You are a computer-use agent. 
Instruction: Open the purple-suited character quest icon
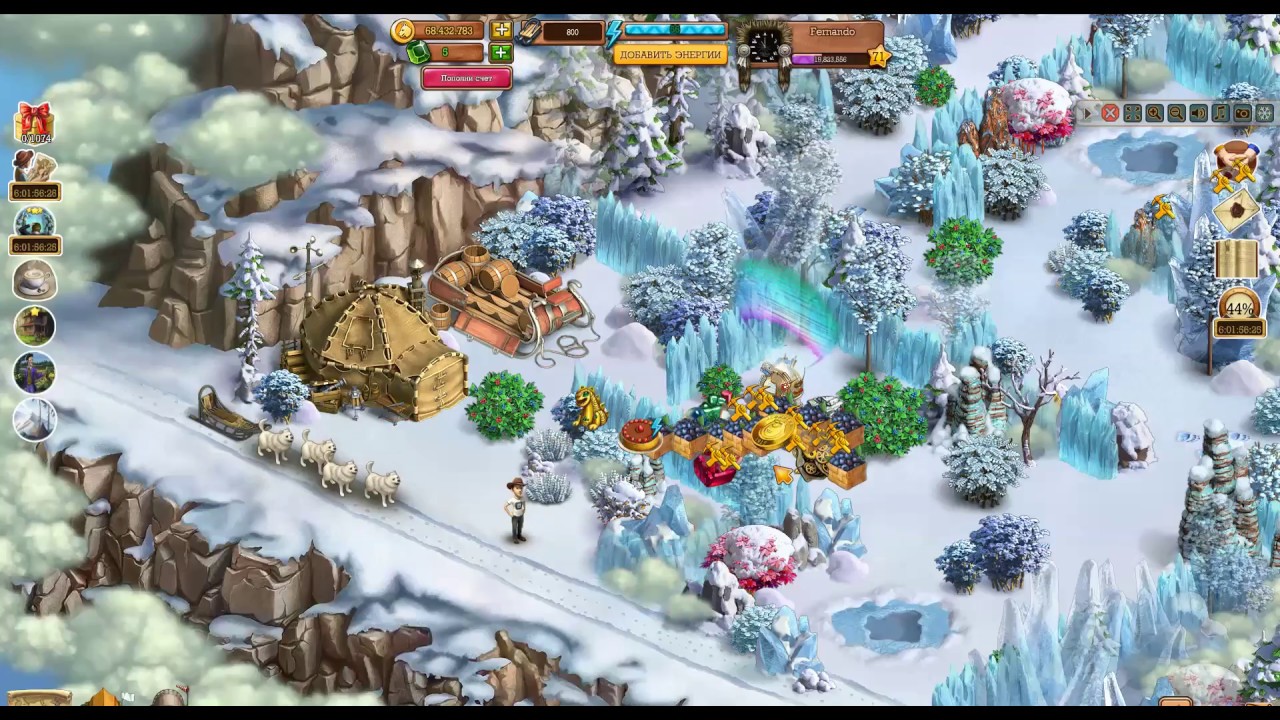34,372
